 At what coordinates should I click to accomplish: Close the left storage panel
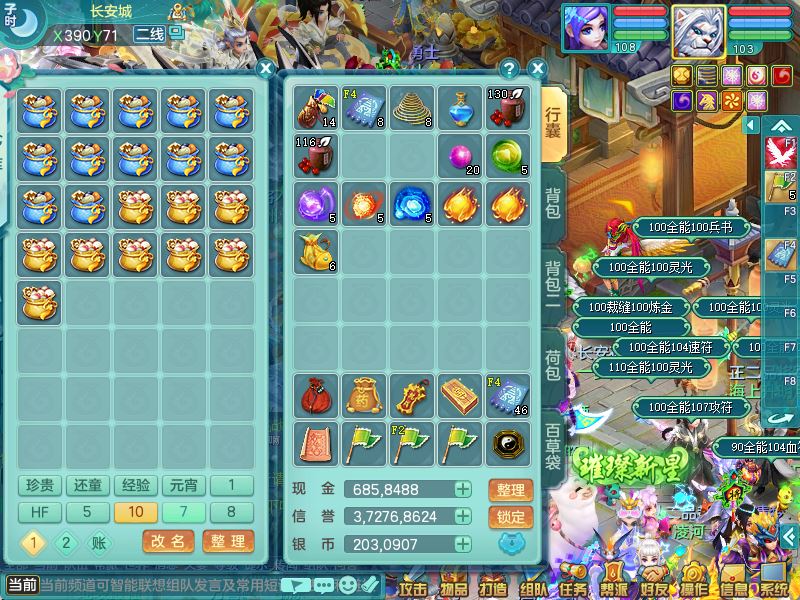tap(265, 69)
